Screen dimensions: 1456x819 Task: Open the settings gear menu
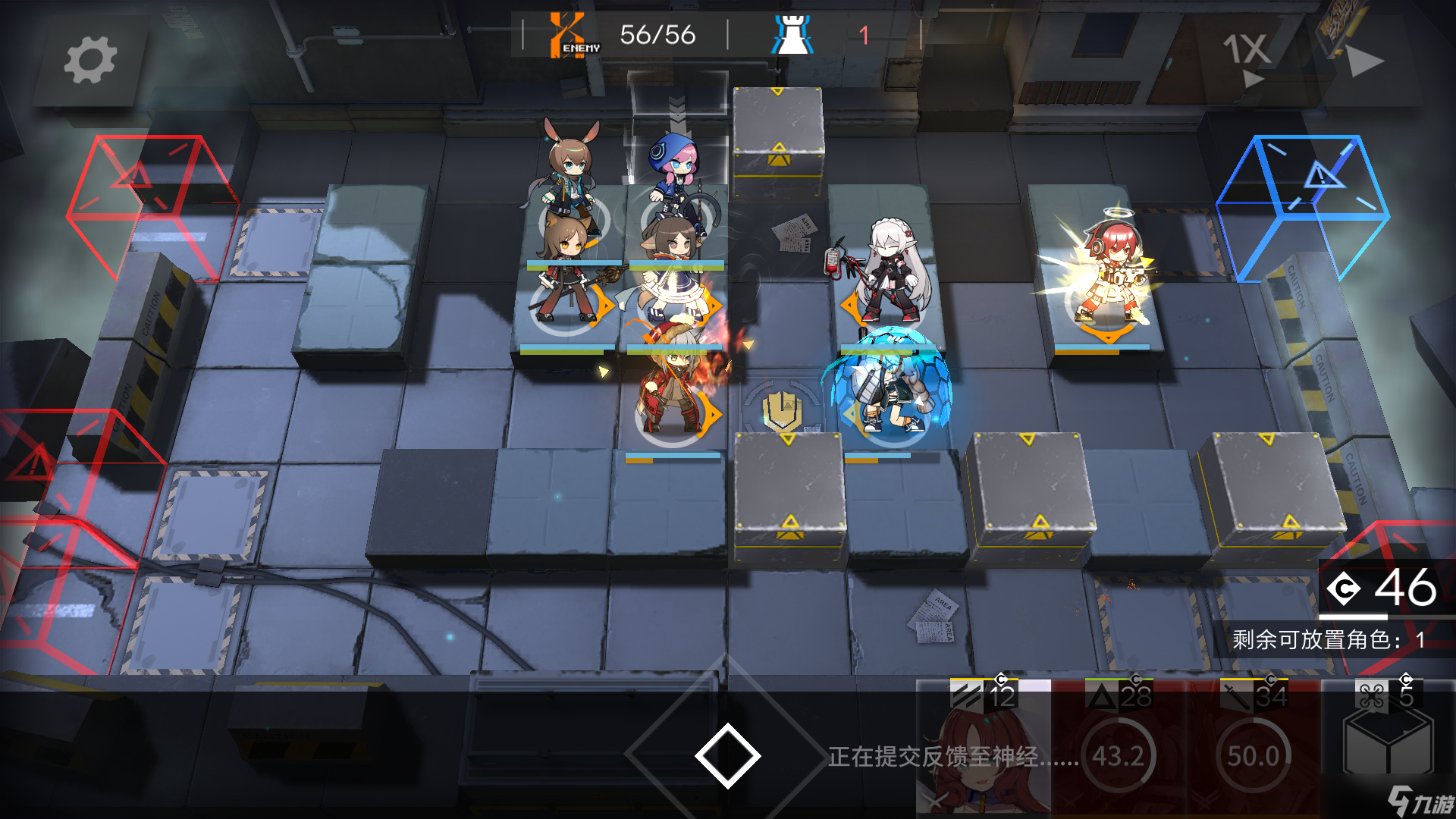[x=91, y=61]
